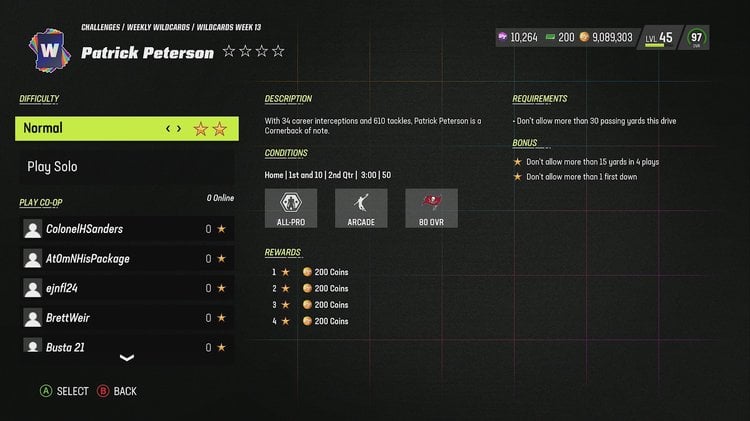Choose Play Solo
This screenshot has width=750, height=421.
click(x=127, y=166)
